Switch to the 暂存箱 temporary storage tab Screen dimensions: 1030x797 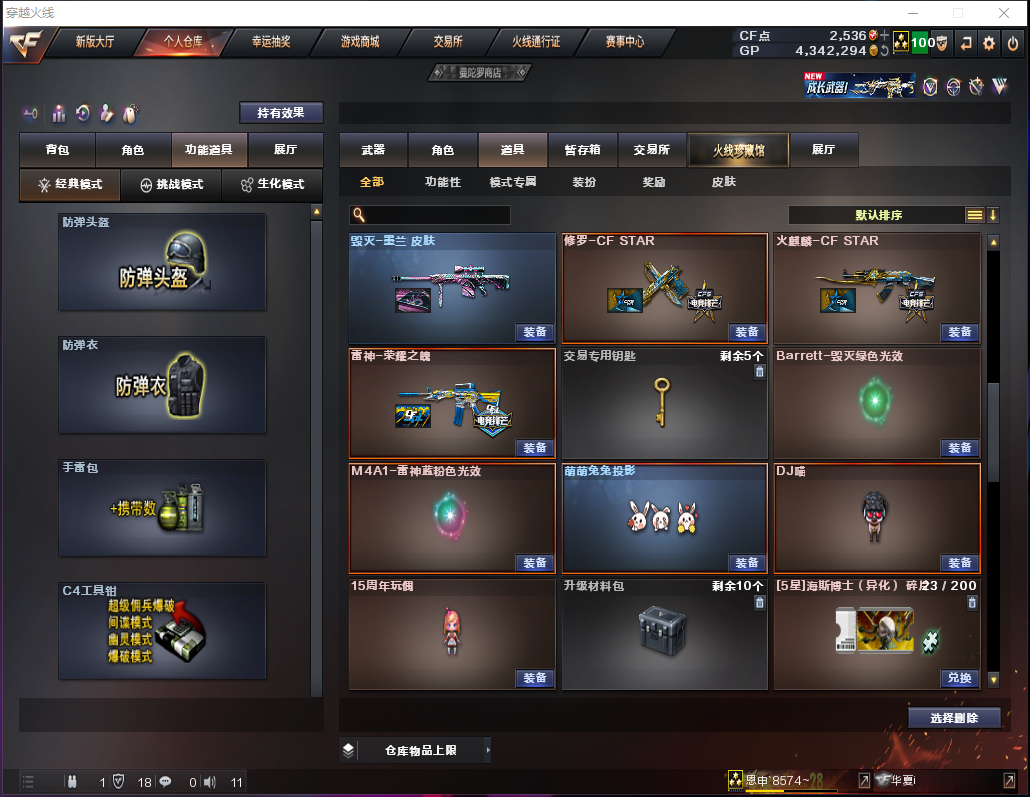click(582, 150)
